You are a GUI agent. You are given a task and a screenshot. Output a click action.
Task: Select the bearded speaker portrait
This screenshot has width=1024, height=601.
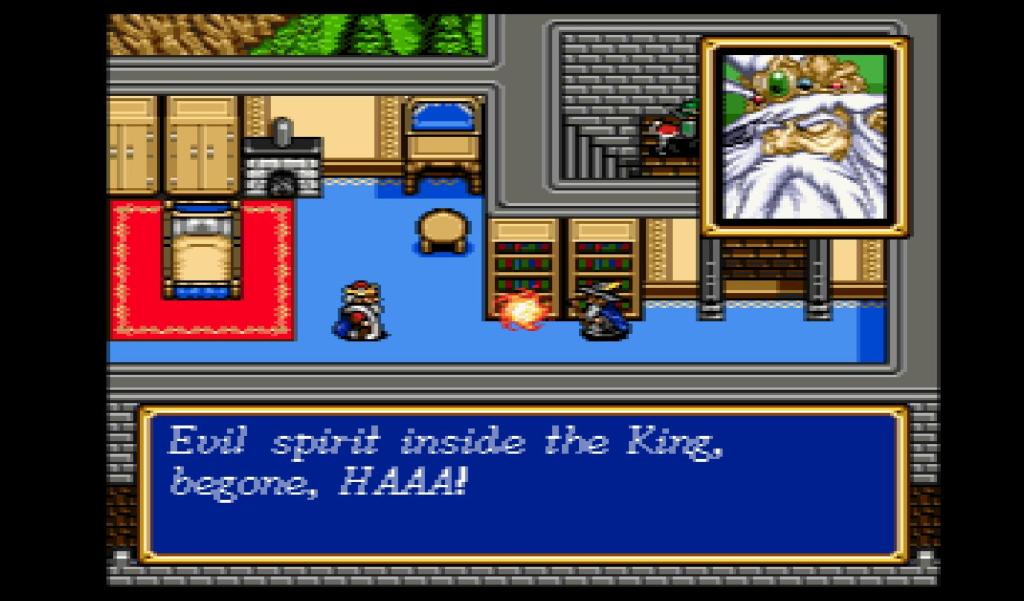[805, 136]
